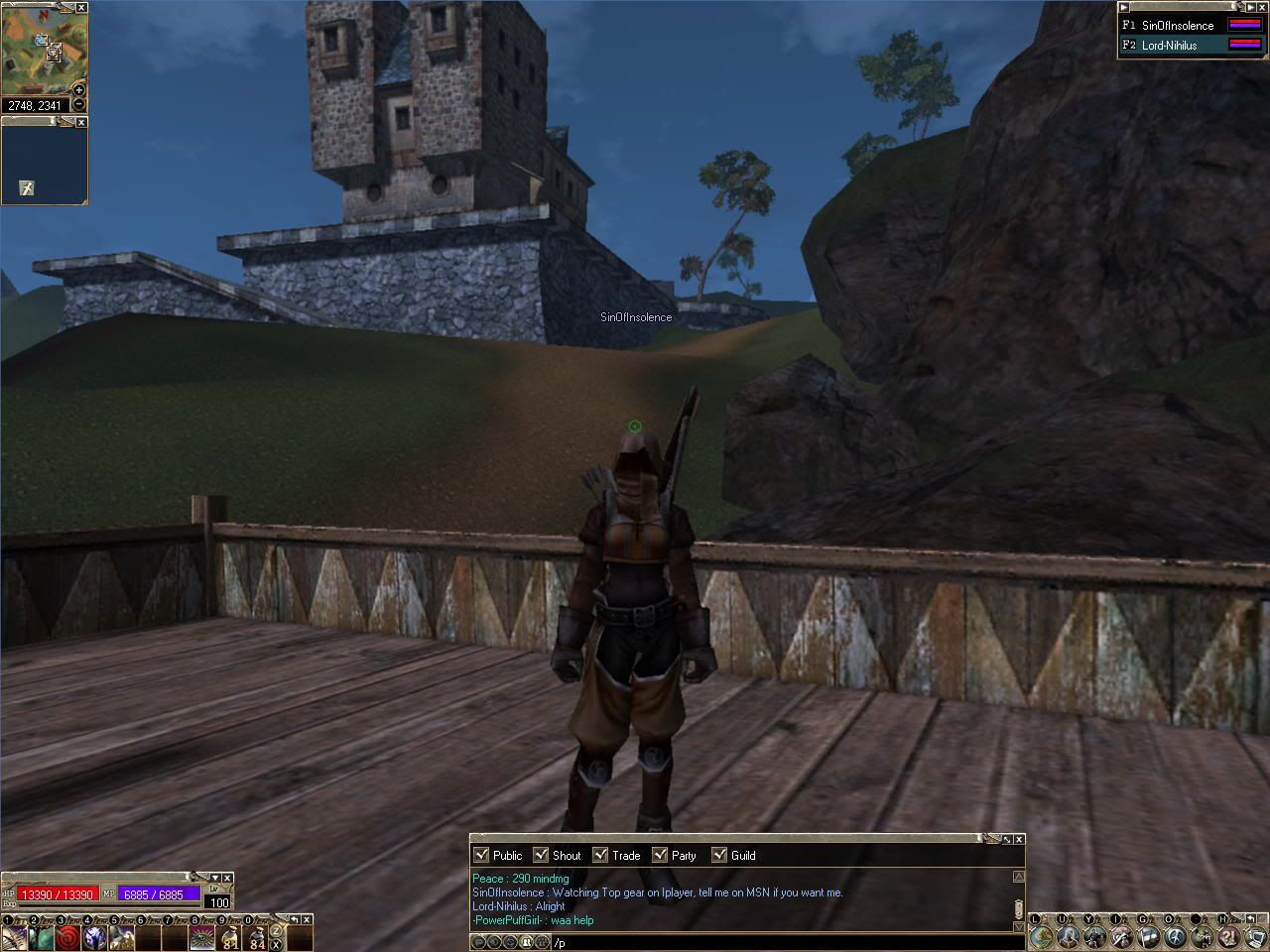Viewport: 1270px width, 952px height.
Task: Use the potion stack of 84
Action: click(x=256, y=937)
